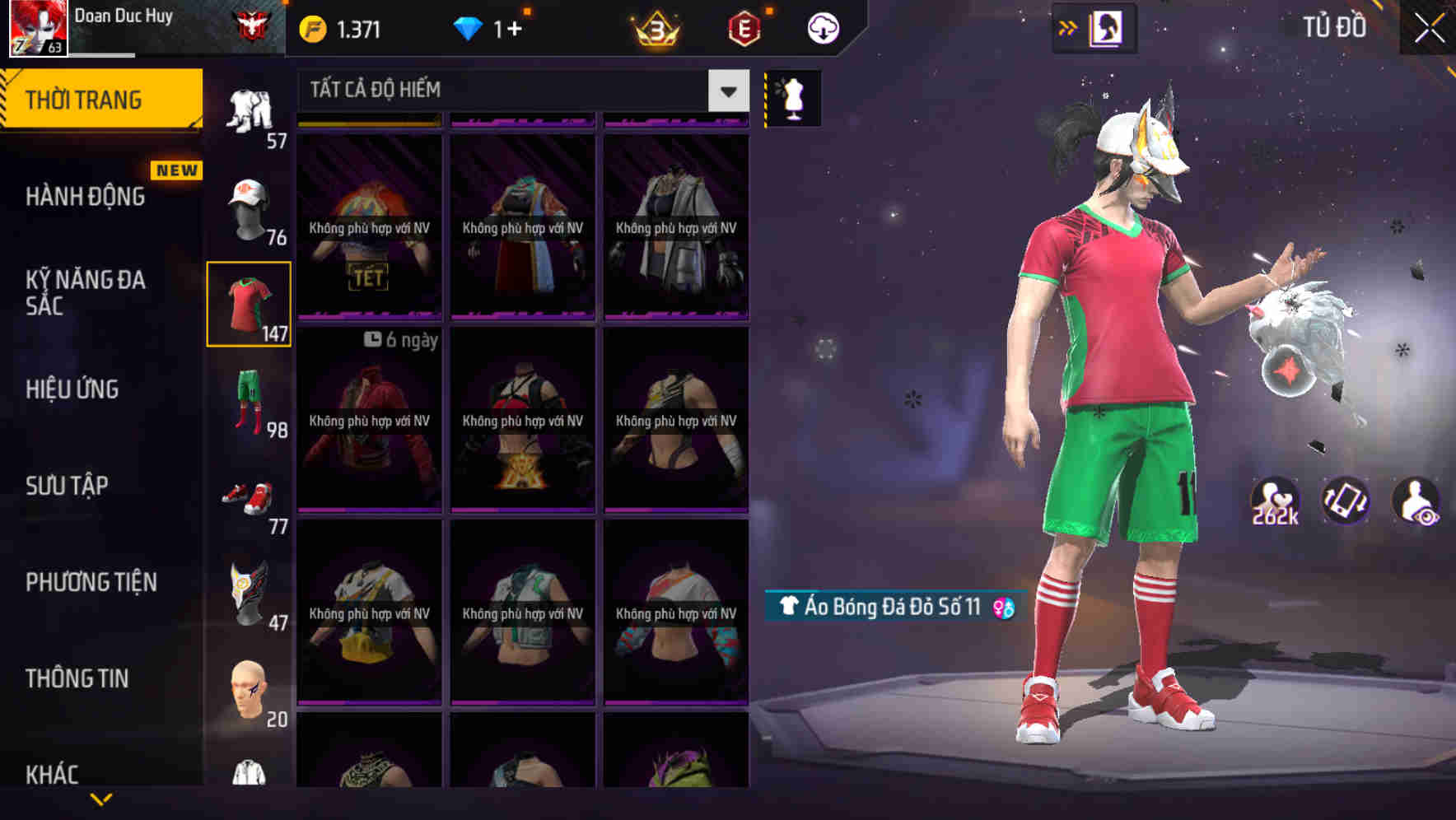Click the red jersey thumbnail marked TẾT

tap(368, 226)
